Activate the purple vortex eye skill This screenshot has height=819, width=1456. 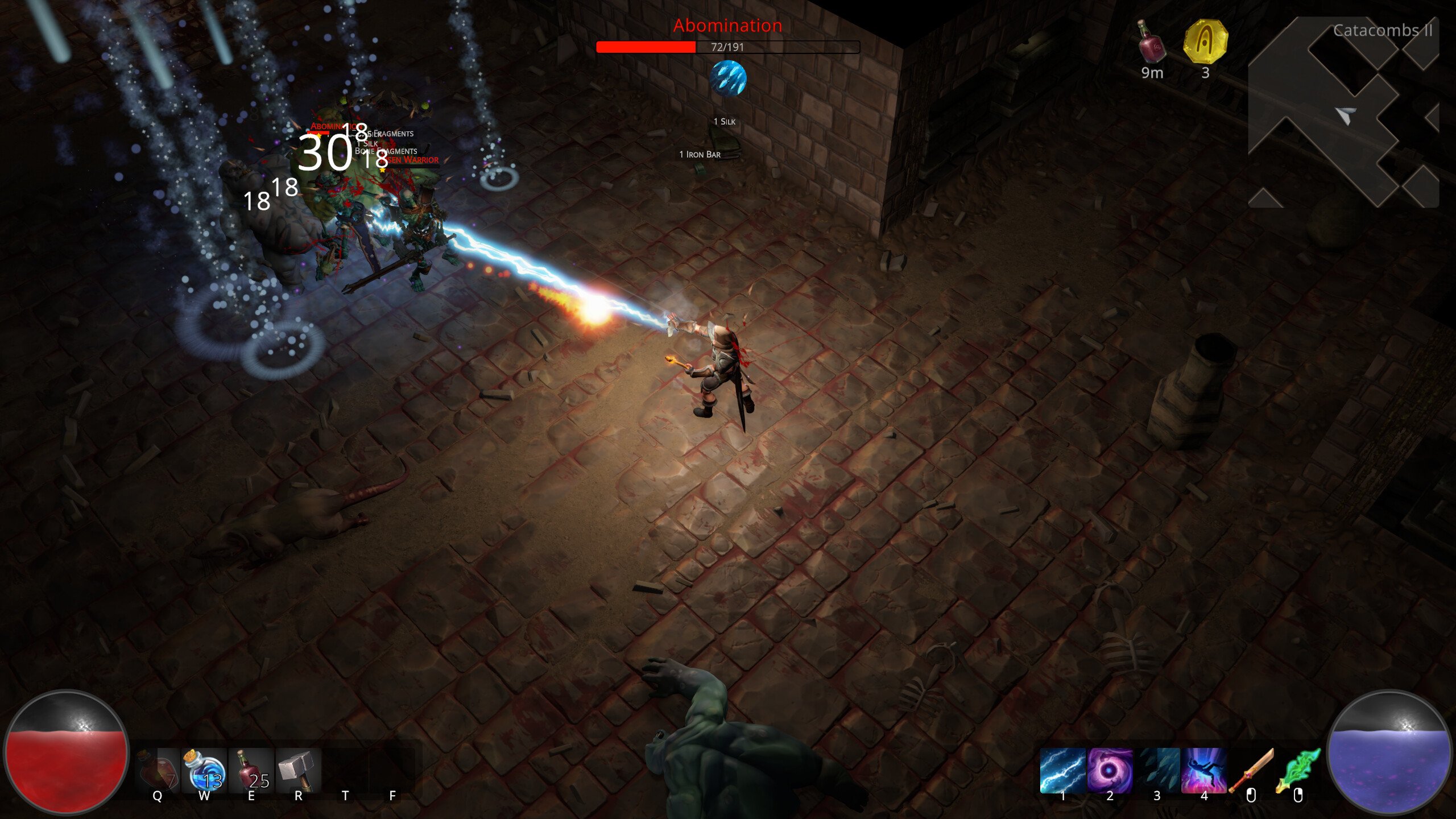click(1110, 771)
